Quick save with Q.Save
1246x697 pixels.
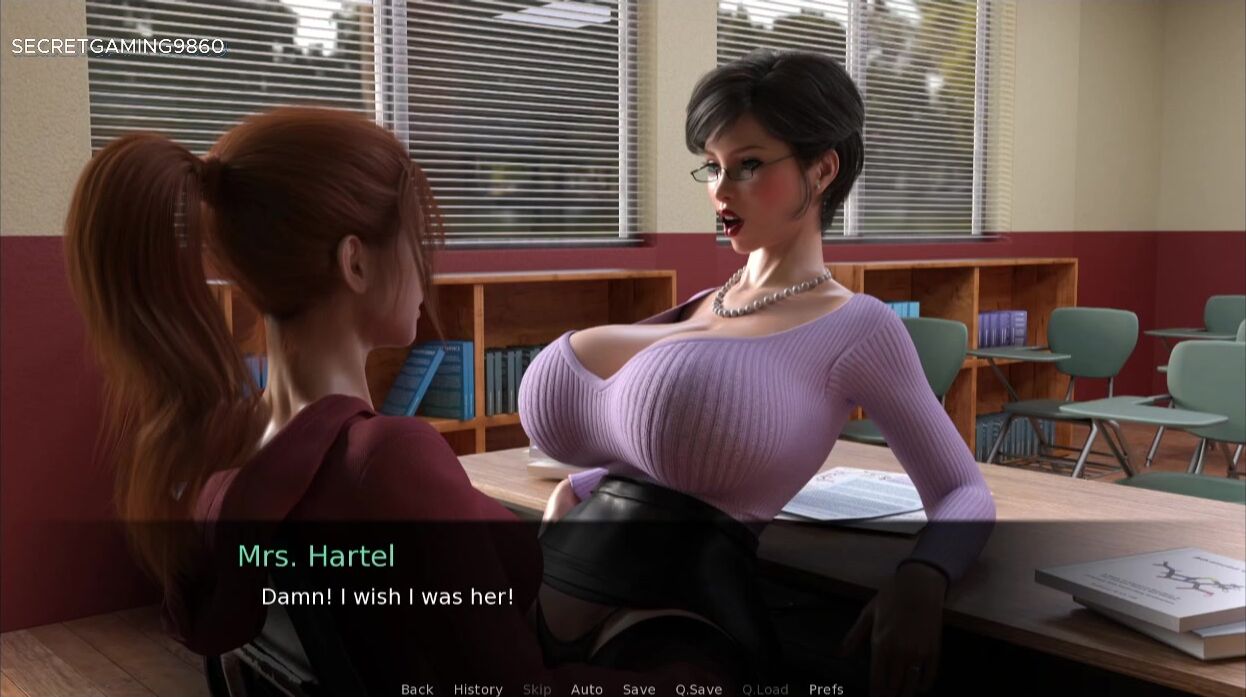pyautogui.click(x=699, y=689)
